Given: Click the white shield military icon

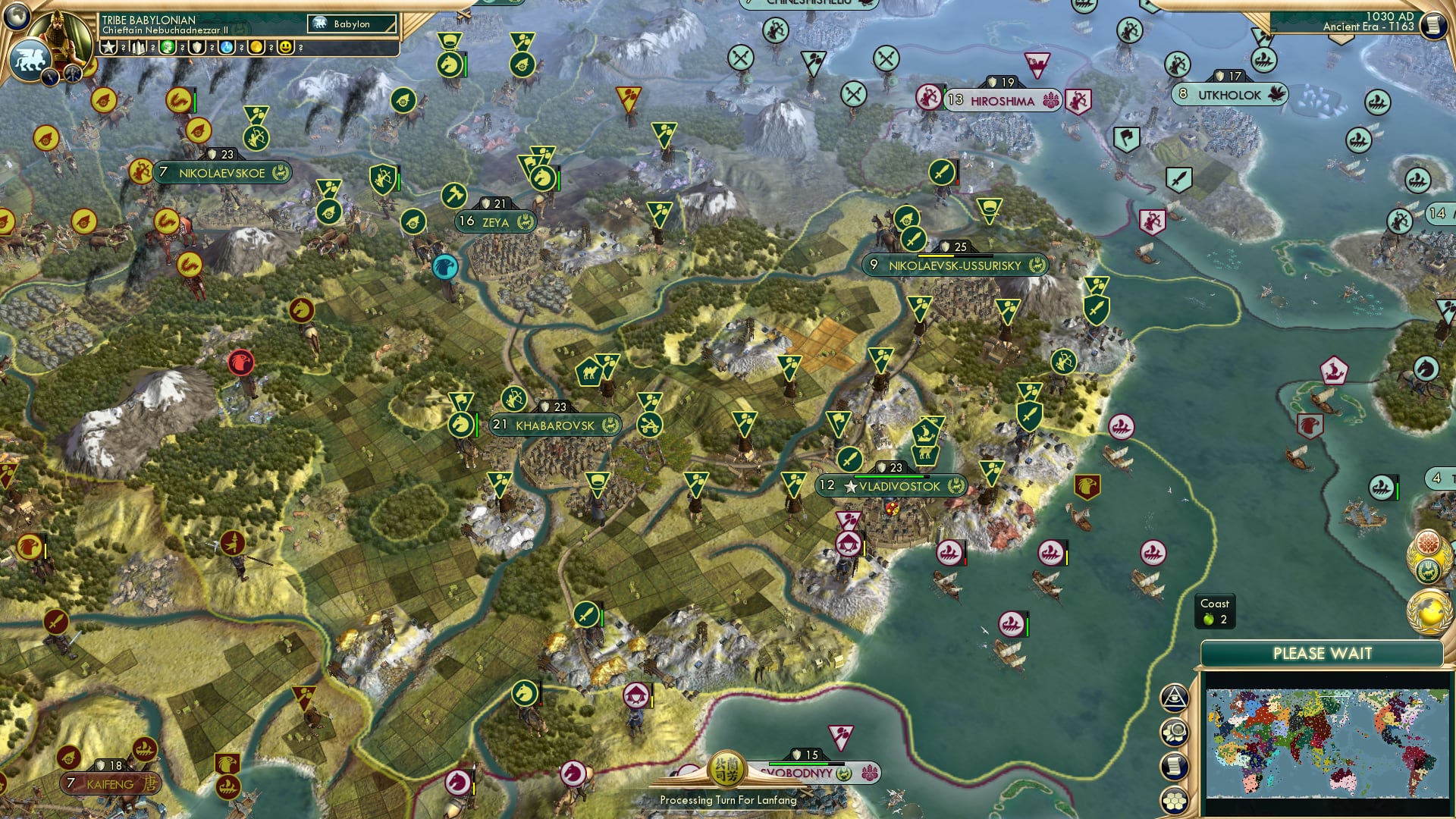Looking at the screenshot, I should click(x=196, y=46).
